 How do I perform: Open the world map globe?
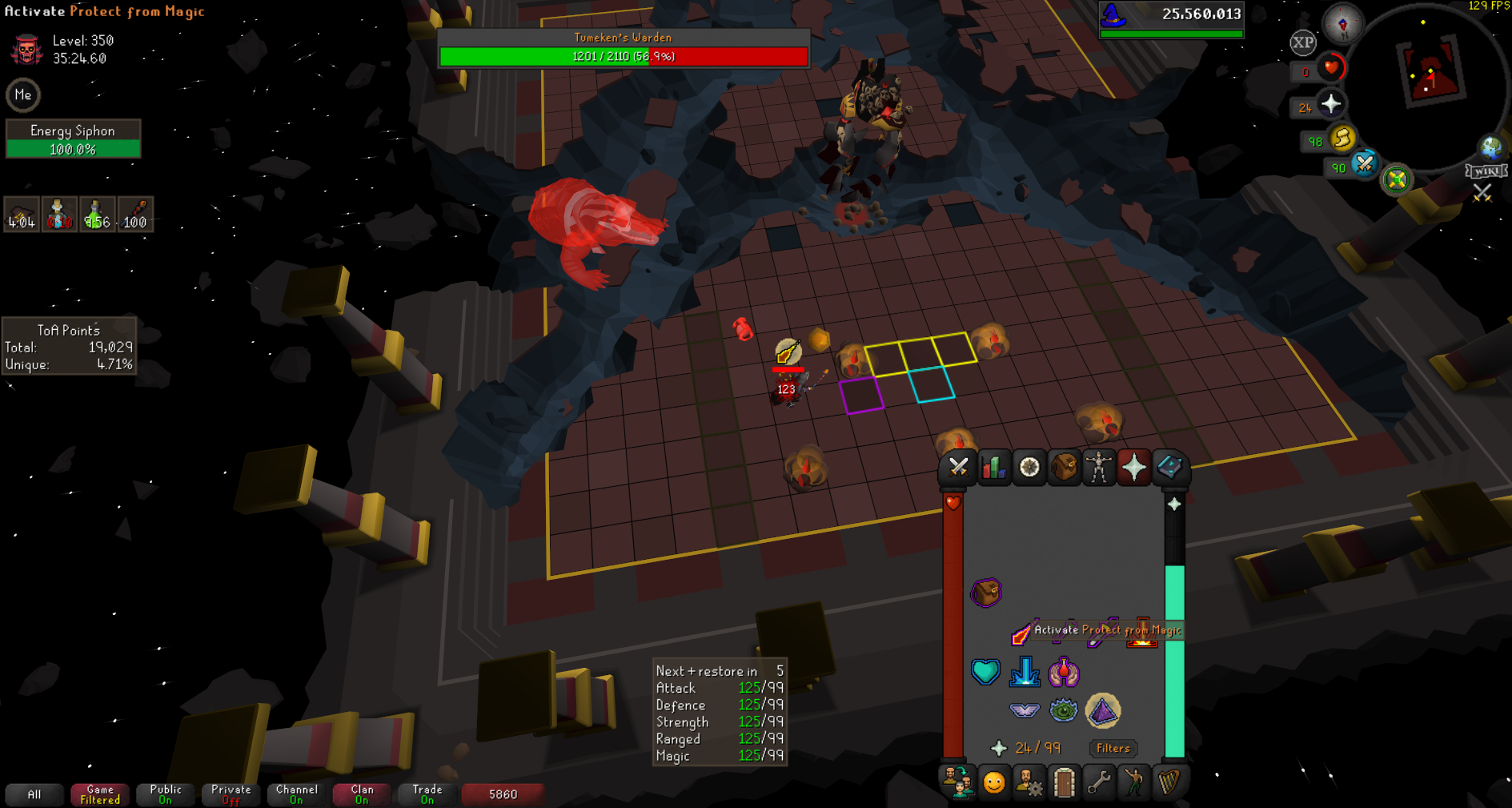[x=1490, y=147]
